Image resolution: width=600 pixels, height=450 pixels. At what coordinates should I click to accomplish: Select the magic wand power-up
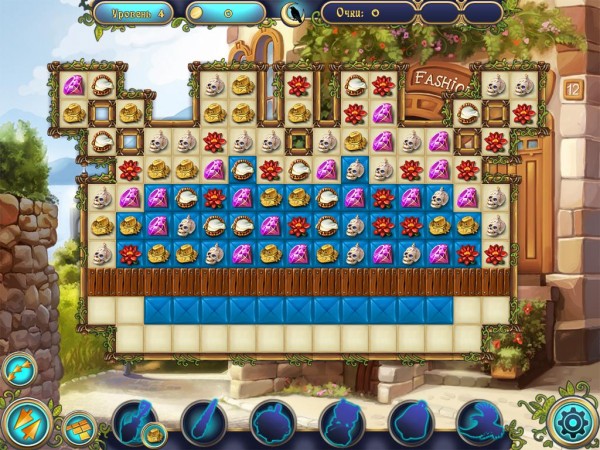pos(203,422)
